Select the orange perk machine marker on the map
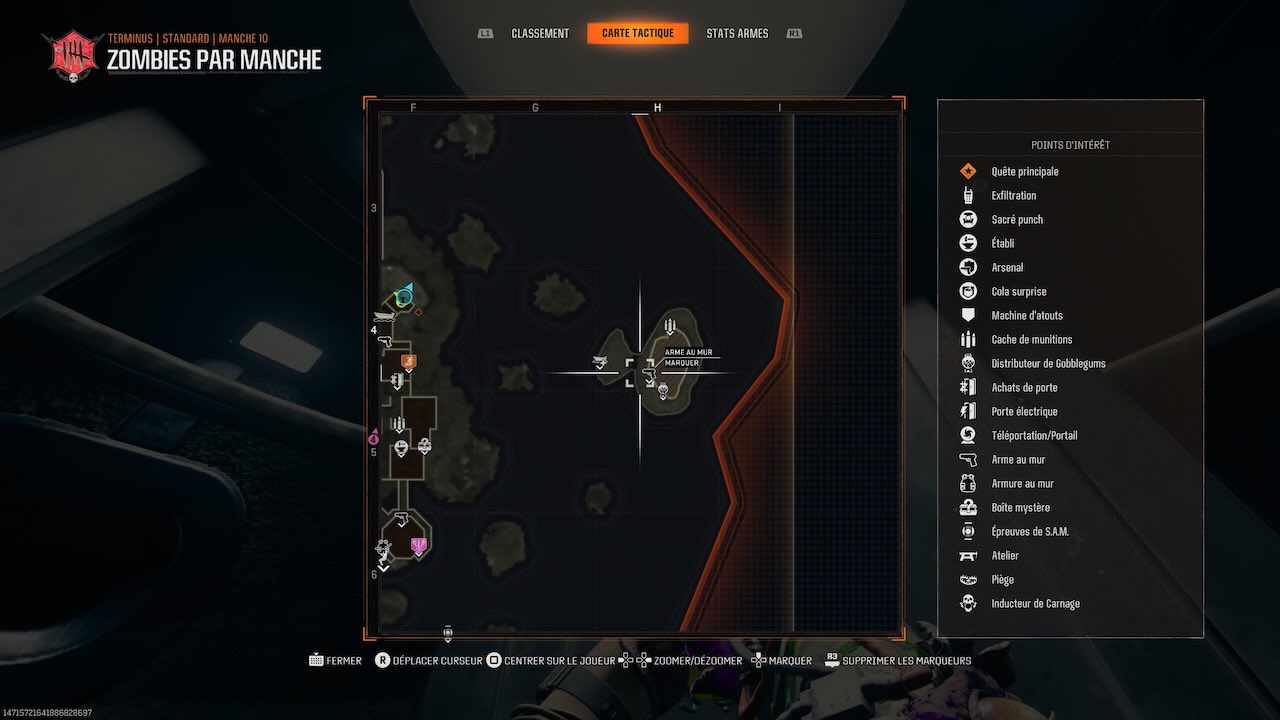The height and width of the screenshot is (720, 1280). point(408,360)
